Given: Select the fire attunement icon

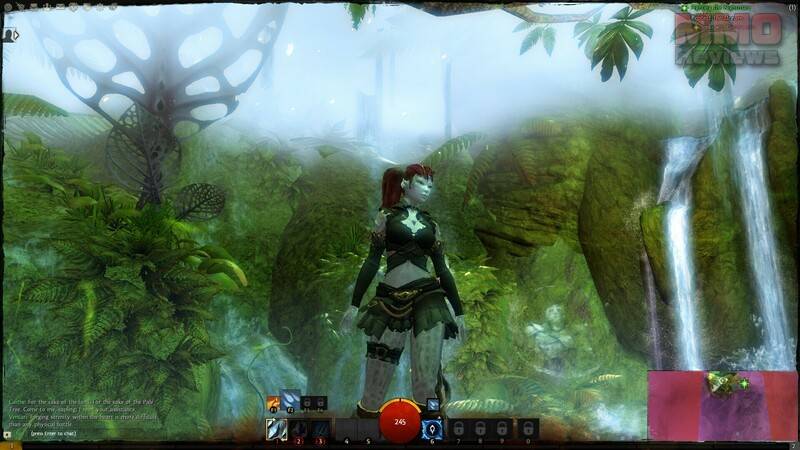Looking at the screenshot, I should click(272, 403).
